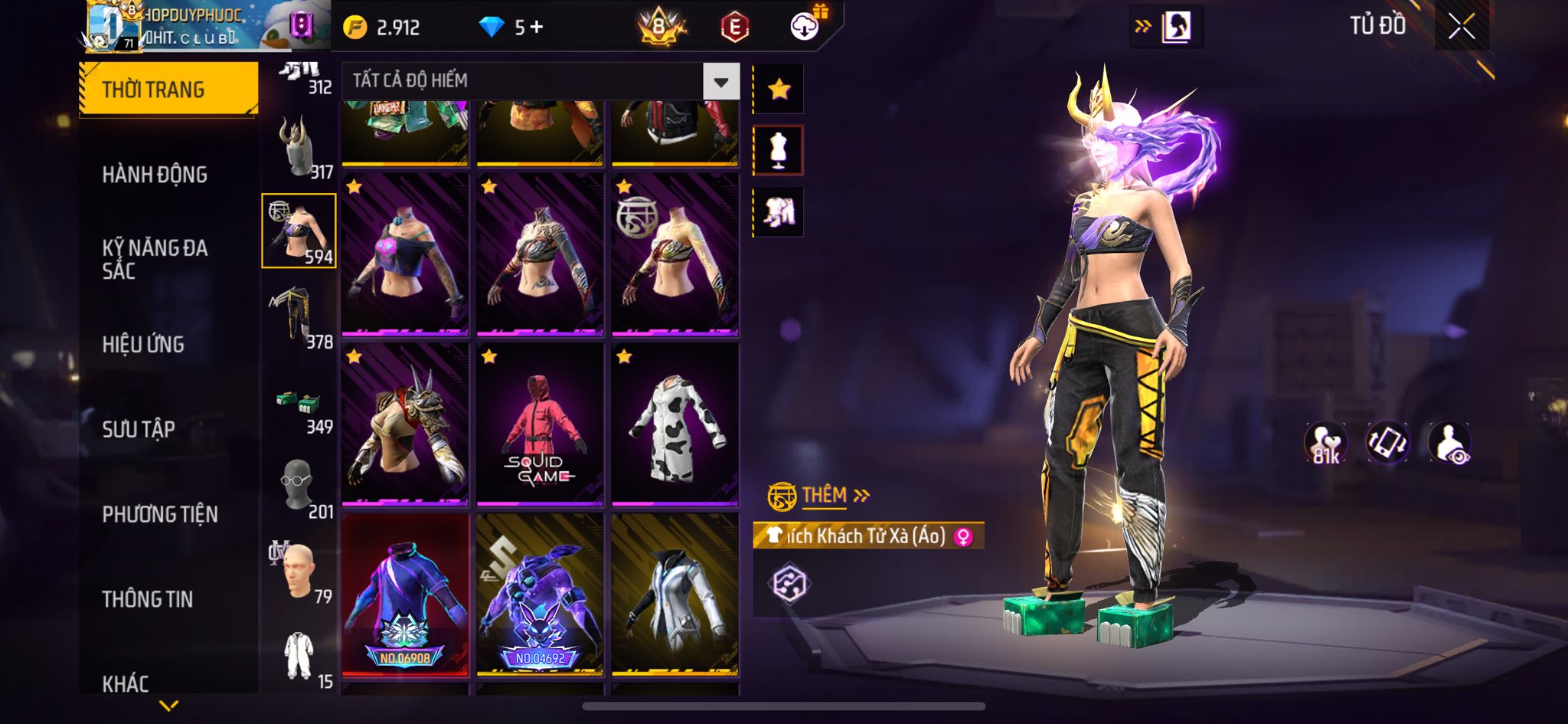This screenshot has height=724, width=1568.
Task: Open the PHƯƠNG TIỆN category
Action: (160, 514)
